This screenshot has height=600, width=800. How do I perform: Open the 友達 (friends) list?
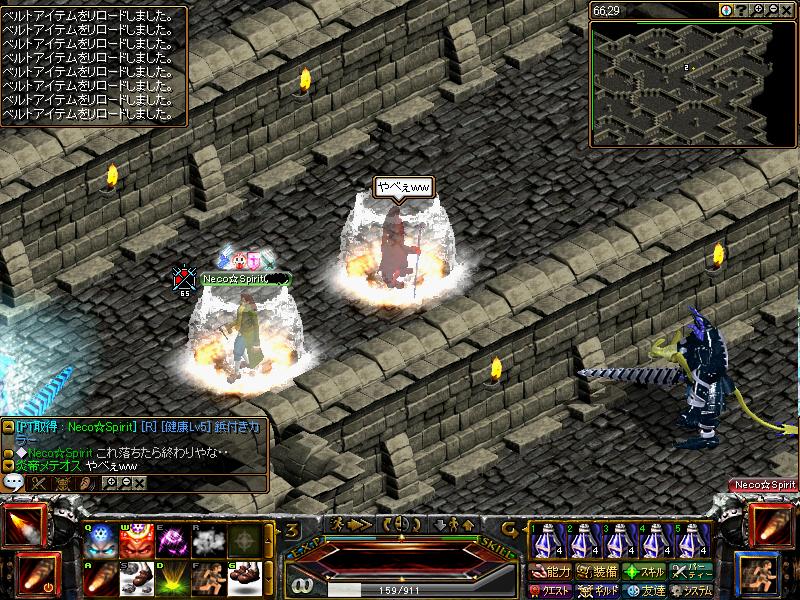(645, 591)
